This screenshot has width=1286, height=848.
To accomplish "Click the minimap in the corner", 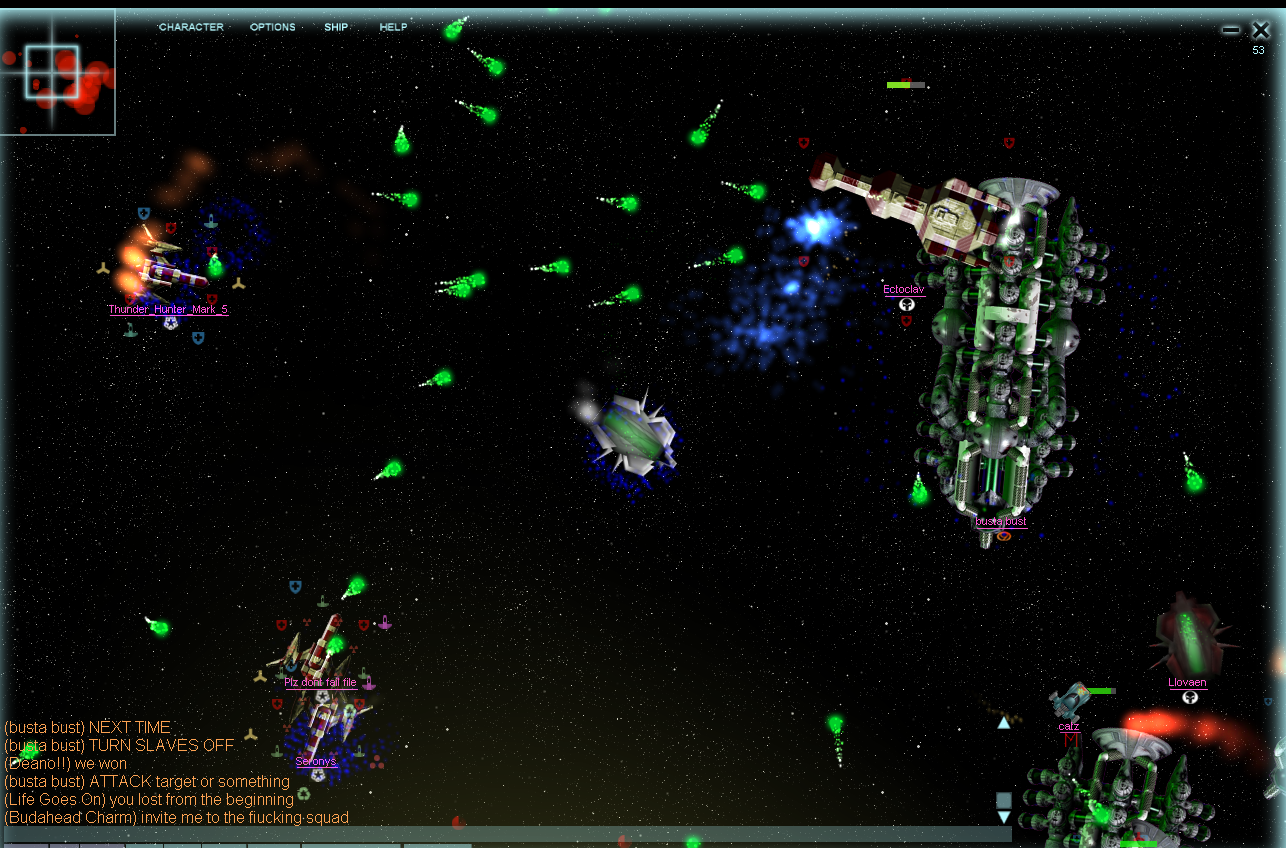I will 57,73.
